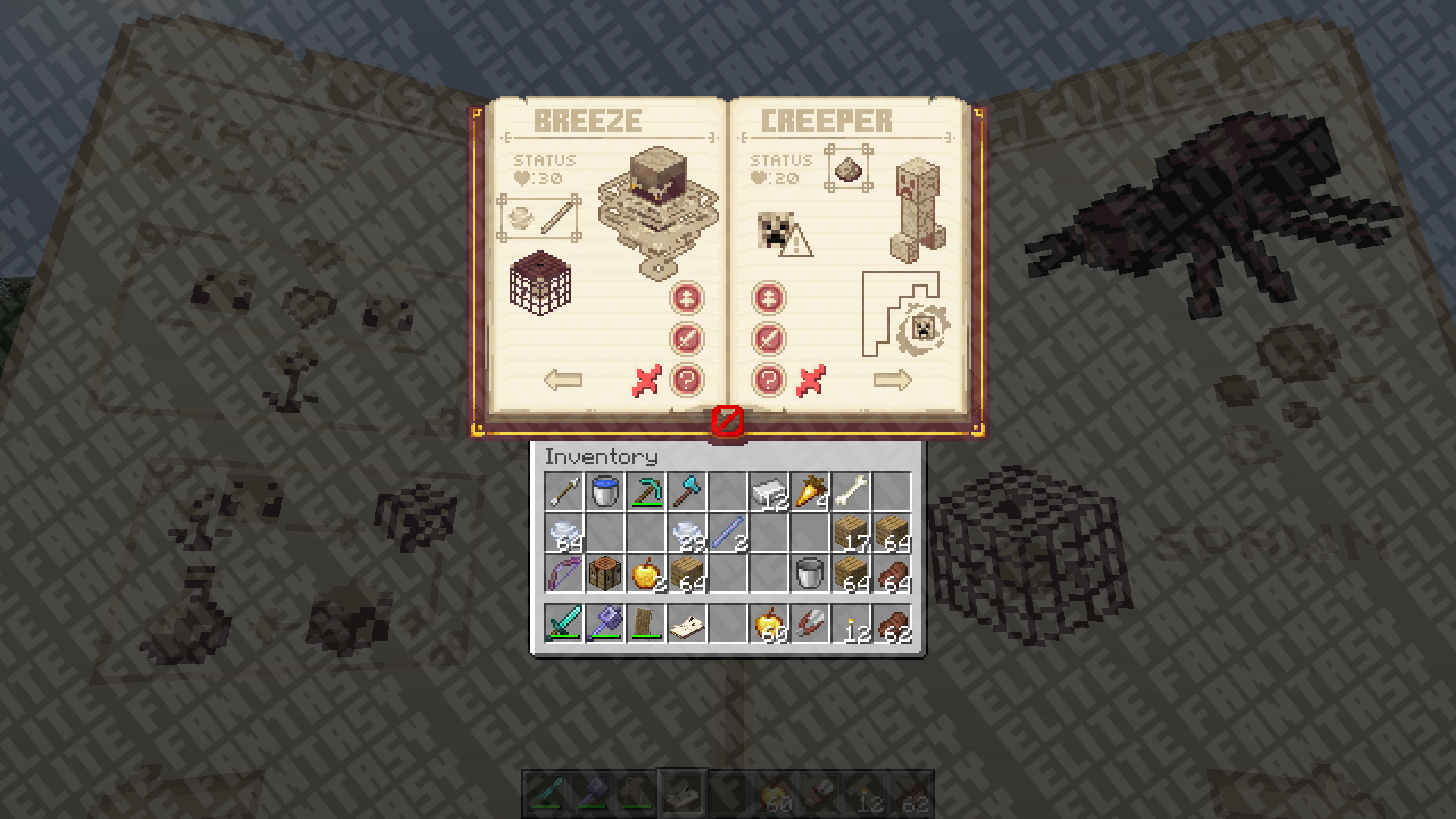Open the question mark button on Creeper page
Screen dimensions: 1456x819
(x=768, y=380)
